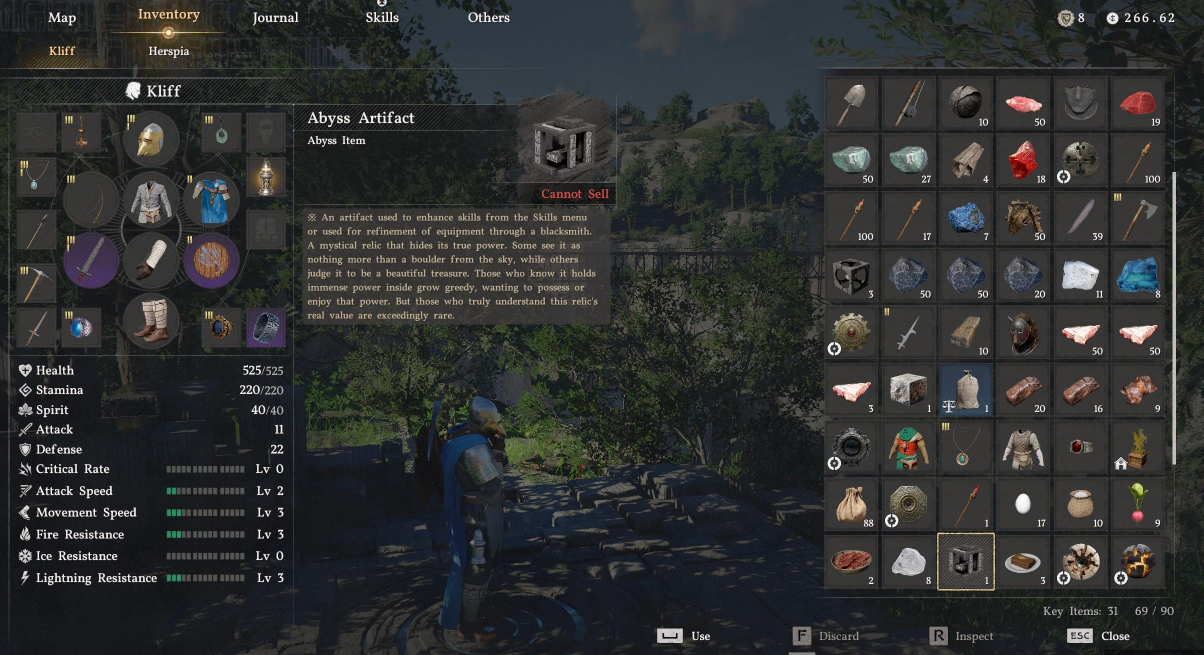Select the equipped gold-faced helmet slot
The image size is (1204, 655).
pyautogui.click(x=151, y=141)
